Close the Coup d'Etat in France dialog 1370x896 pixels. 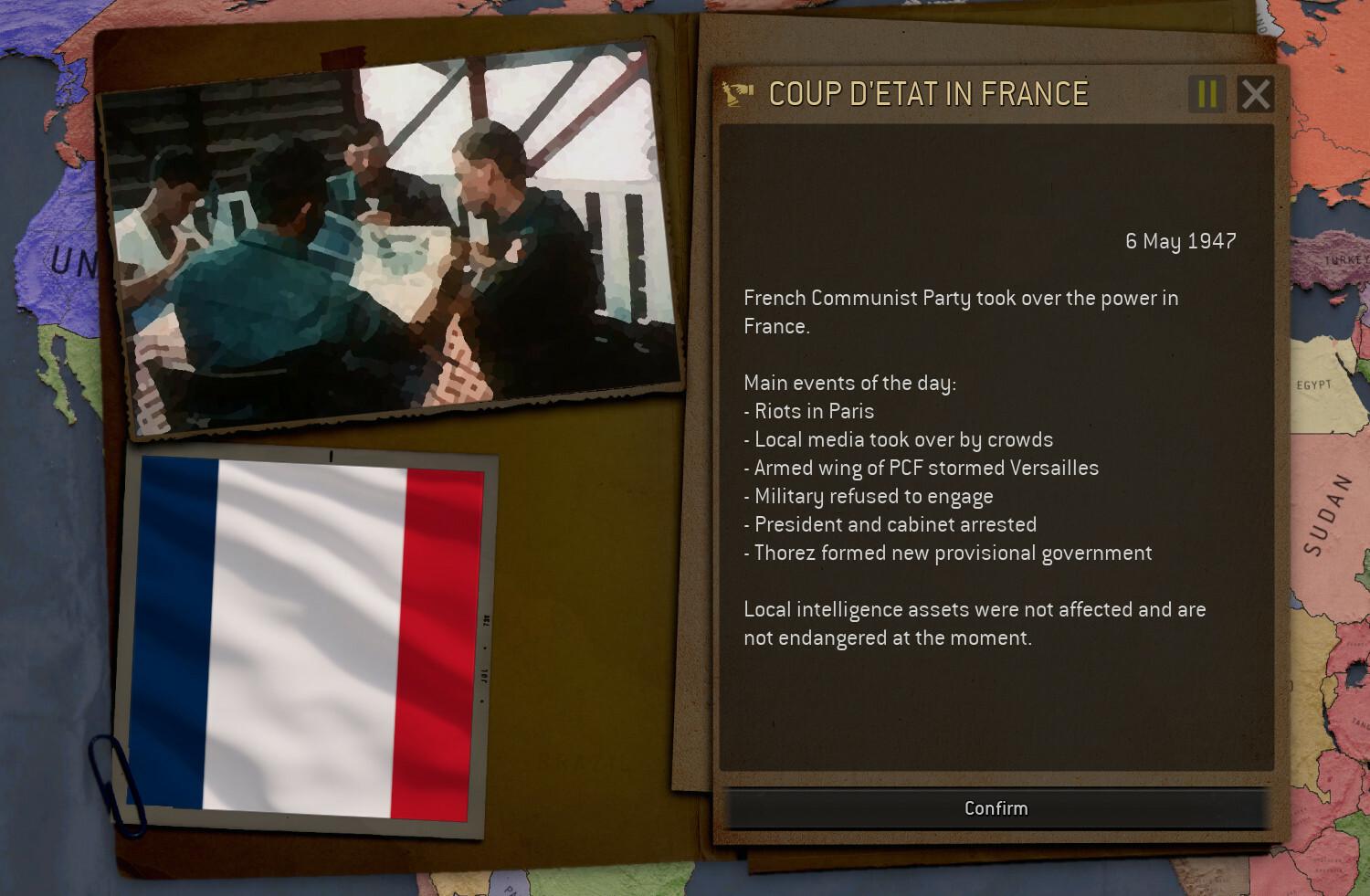tap(1256, 94)
